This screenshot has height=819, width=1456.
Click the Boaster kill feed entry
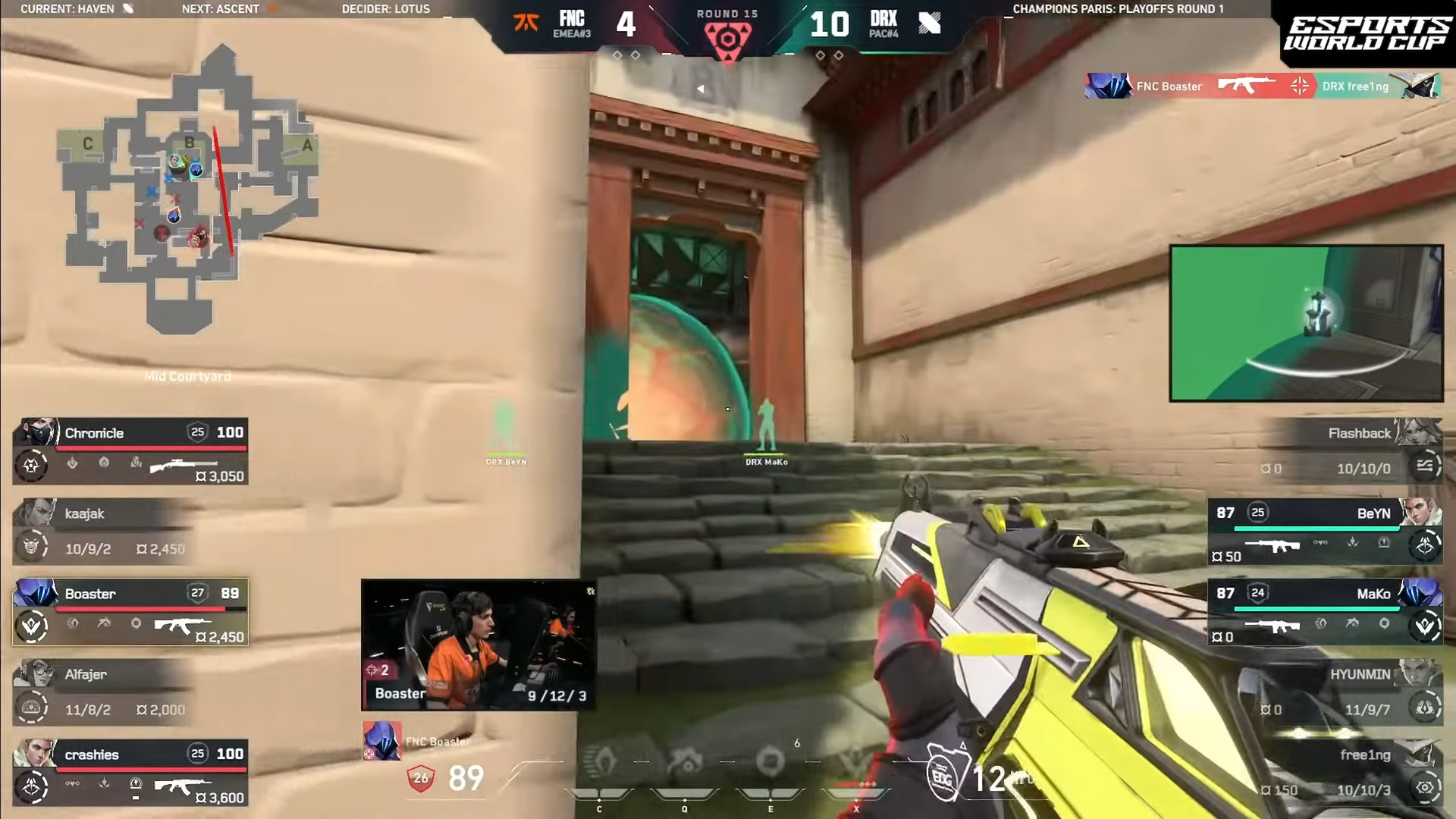1262,86
